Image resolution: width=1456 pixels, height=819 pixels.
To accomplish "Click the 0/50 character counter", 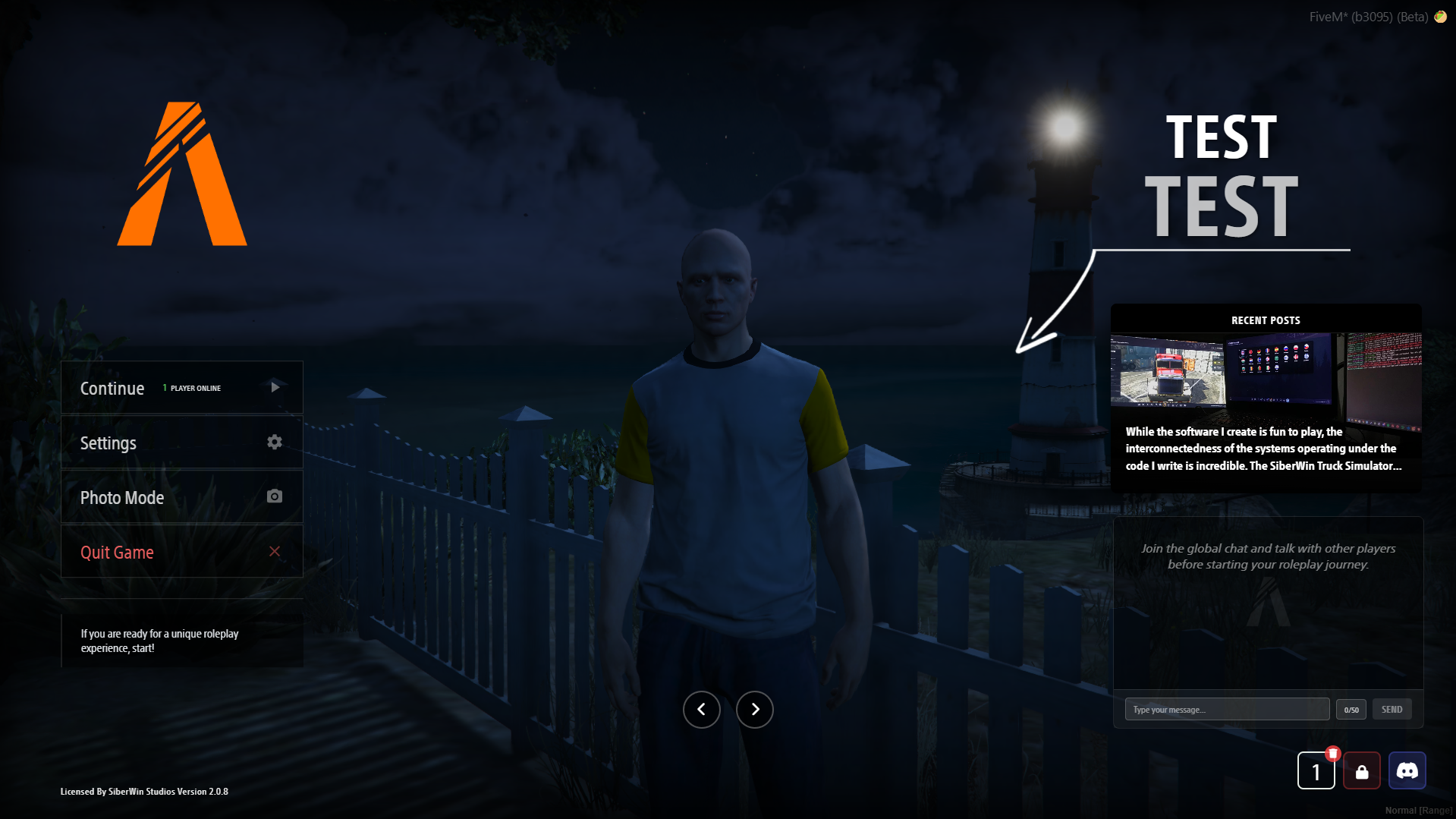I will coord(1351,709).
